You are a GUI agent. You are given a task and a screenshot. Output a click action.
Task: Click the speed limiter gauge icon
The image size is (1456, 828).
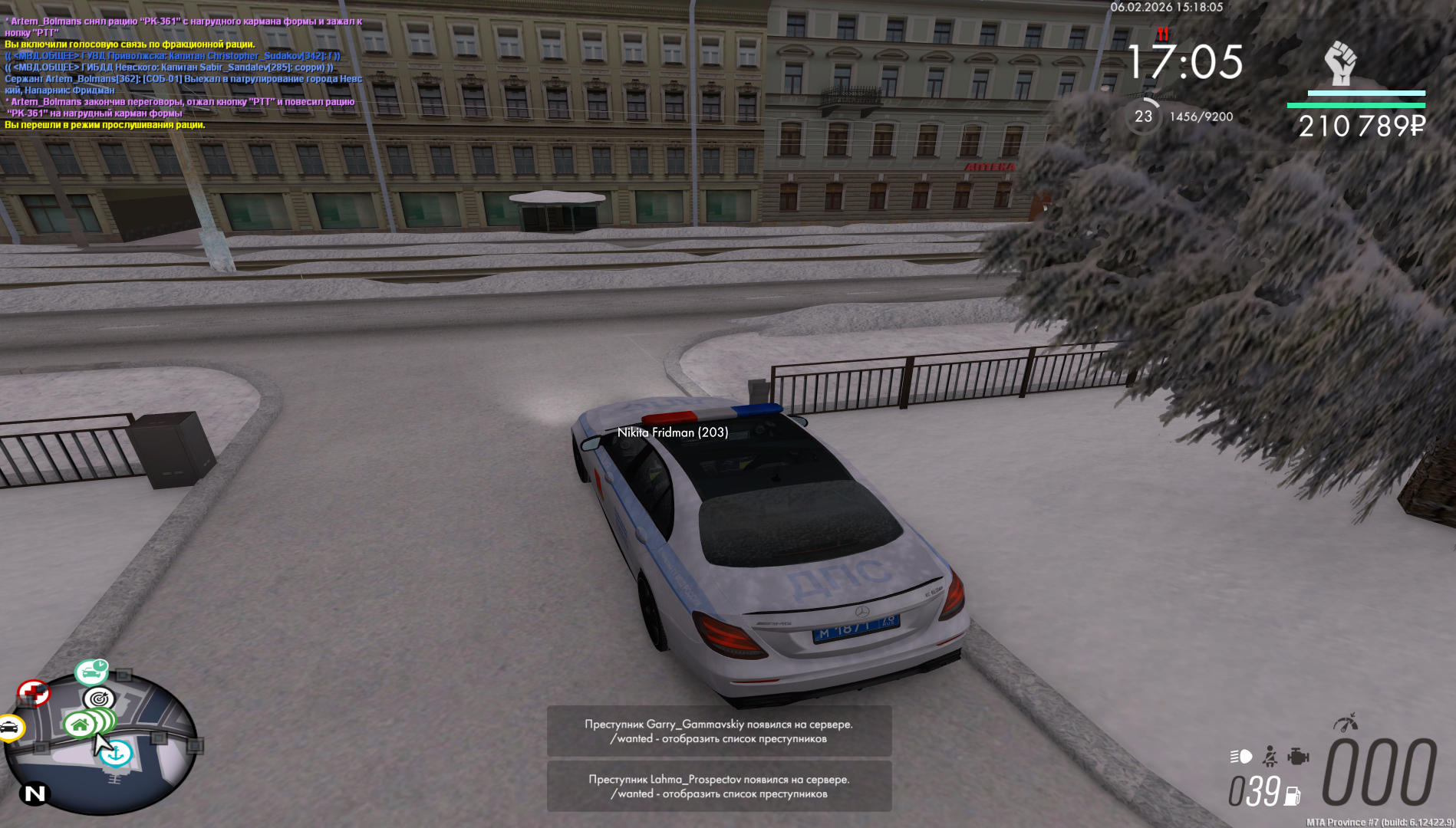click(1346, 722)
